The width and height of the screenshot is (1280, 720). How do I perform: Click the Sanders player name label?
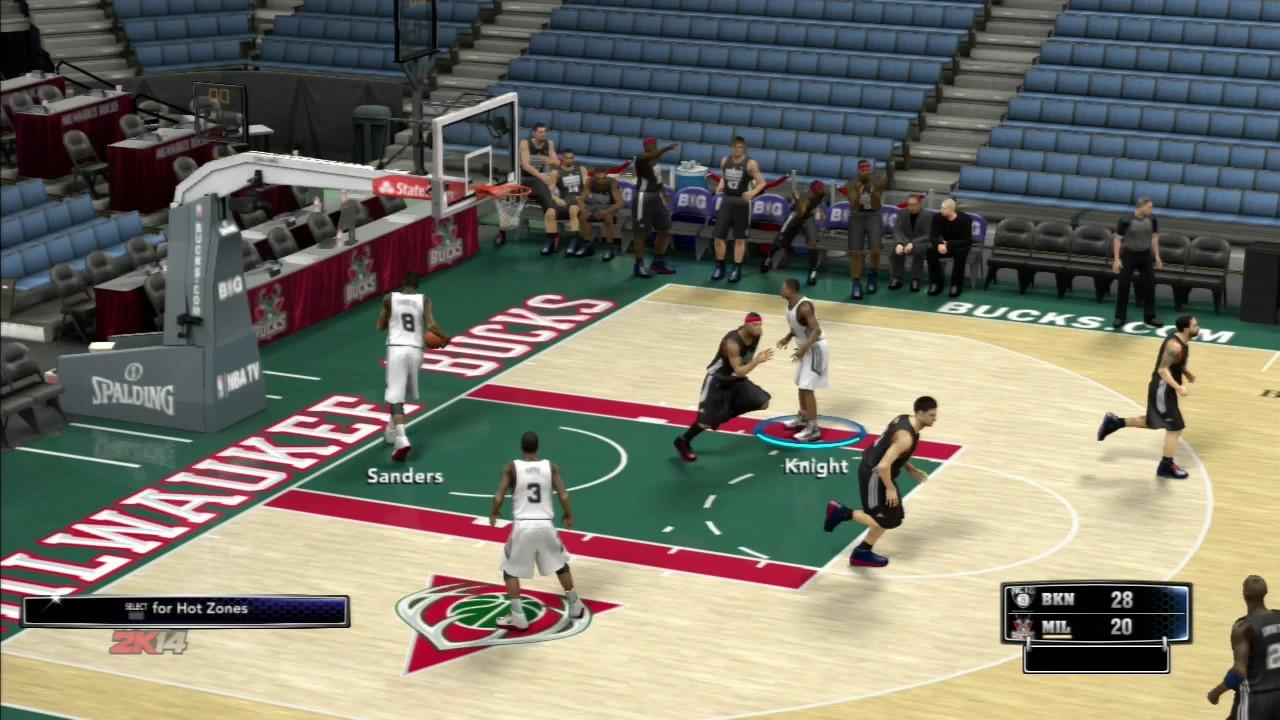coord(404,476)
